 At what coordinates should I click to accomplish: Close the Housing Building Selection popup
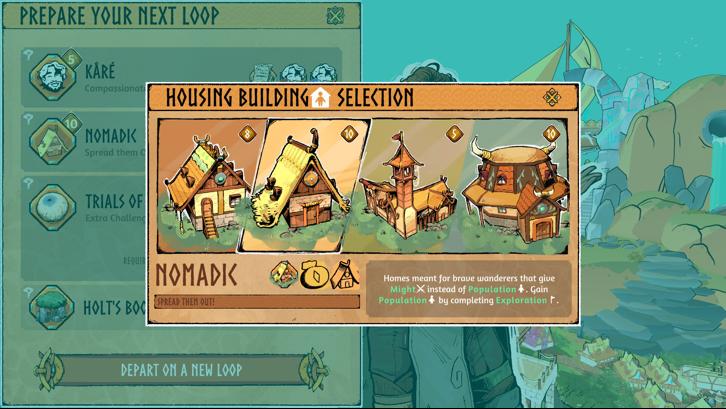(551, 97)
